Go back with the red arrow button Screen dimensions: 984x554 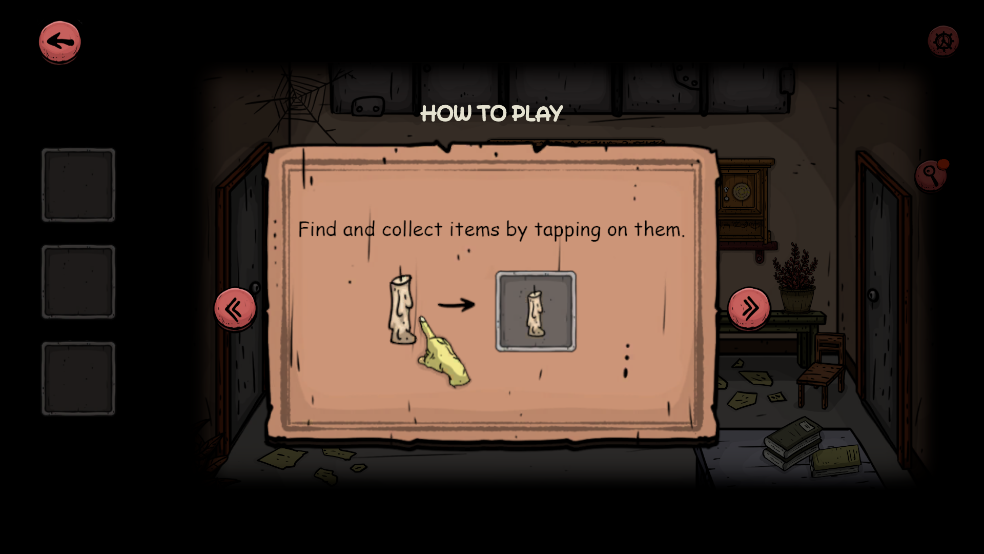tap(60, 42)
